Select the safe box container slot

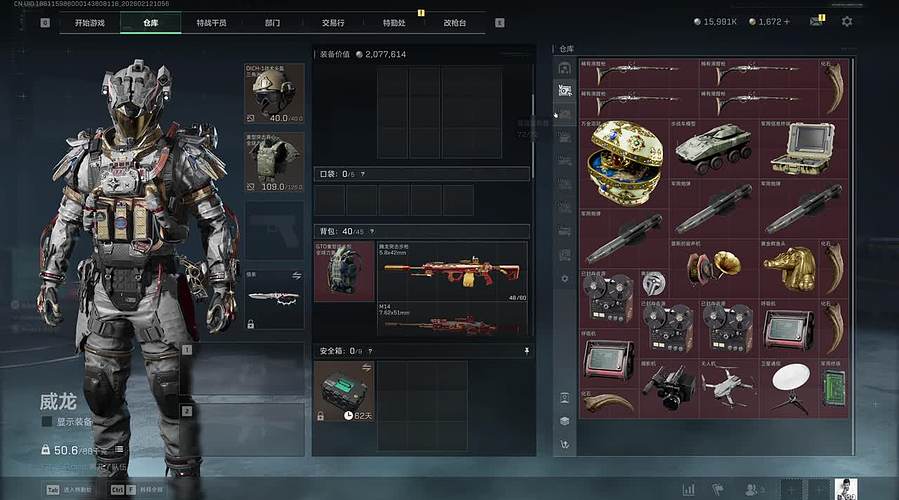(344, 391)
